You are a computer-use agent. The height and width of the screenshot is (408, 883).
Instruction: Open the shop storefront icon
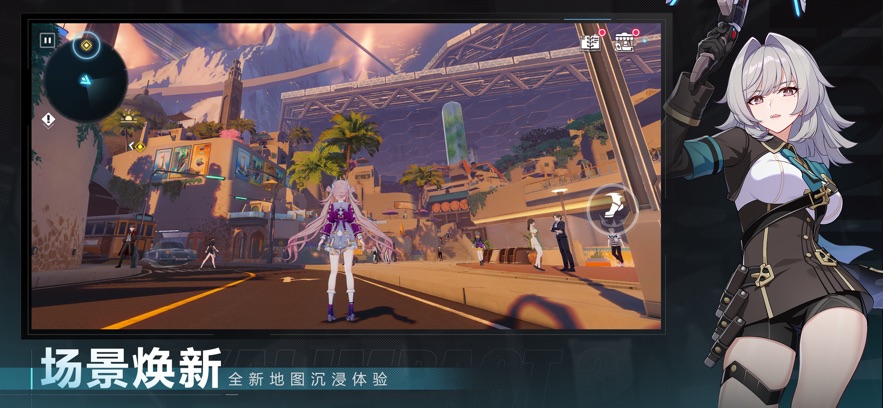(x=625, y=42)
